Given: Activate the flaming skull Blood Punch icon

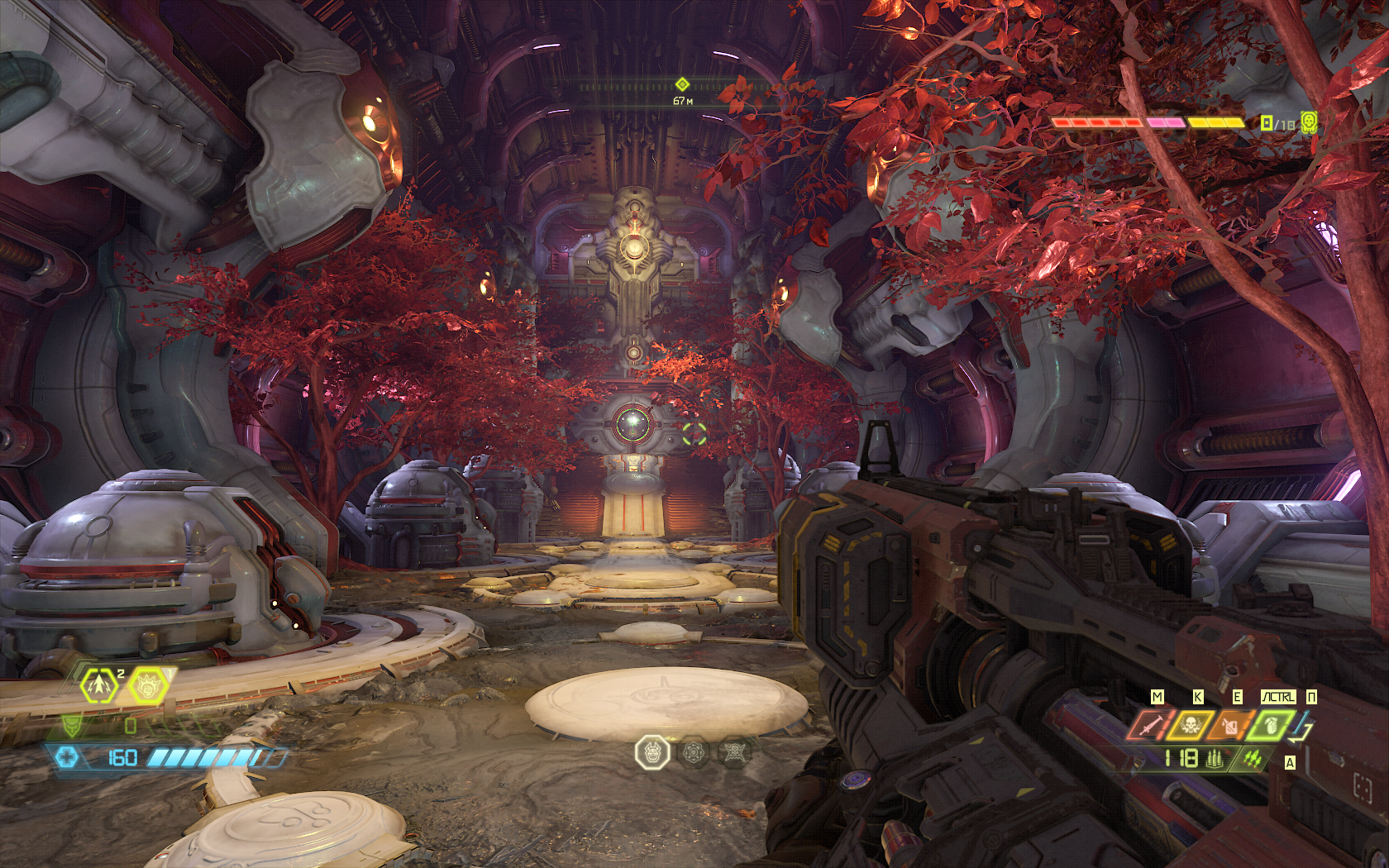Looking at the screenshot, I should pyautogui.click(x=1191, y=726).
